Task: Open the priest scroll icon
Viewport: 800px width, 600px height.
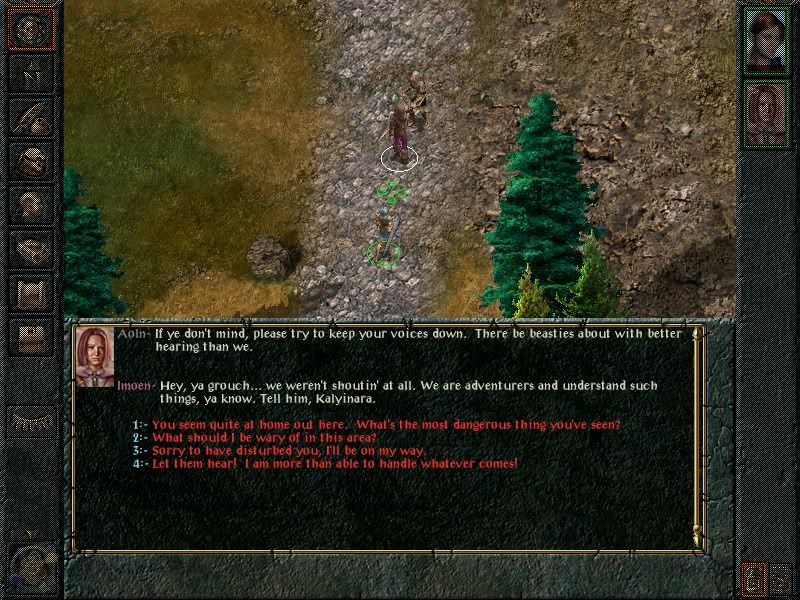Action: pos(31,293)
